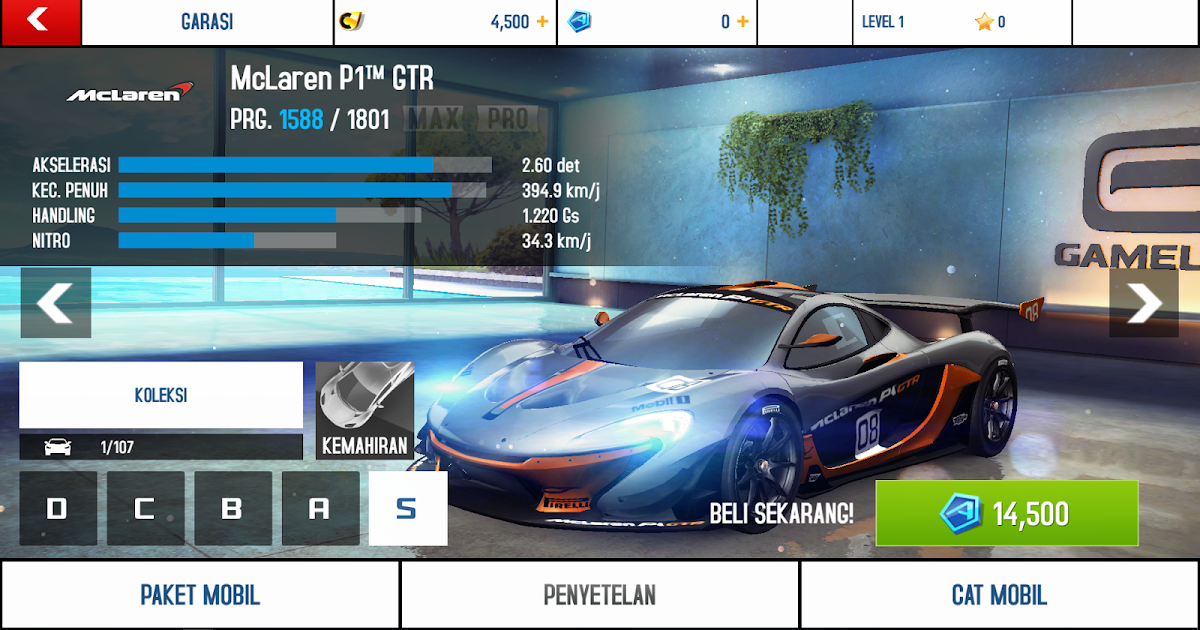Screen dimensions: 1200x630
Task: Select class C cars
Action: (x=145, y=509)
